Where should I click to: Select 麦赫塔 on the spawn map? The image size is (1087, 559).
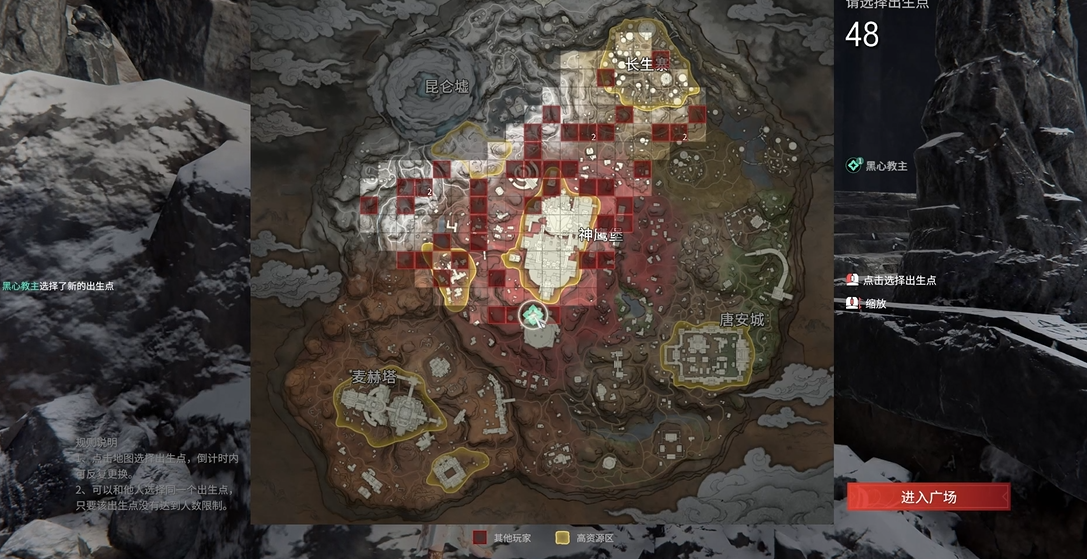[x=381, y=377]
